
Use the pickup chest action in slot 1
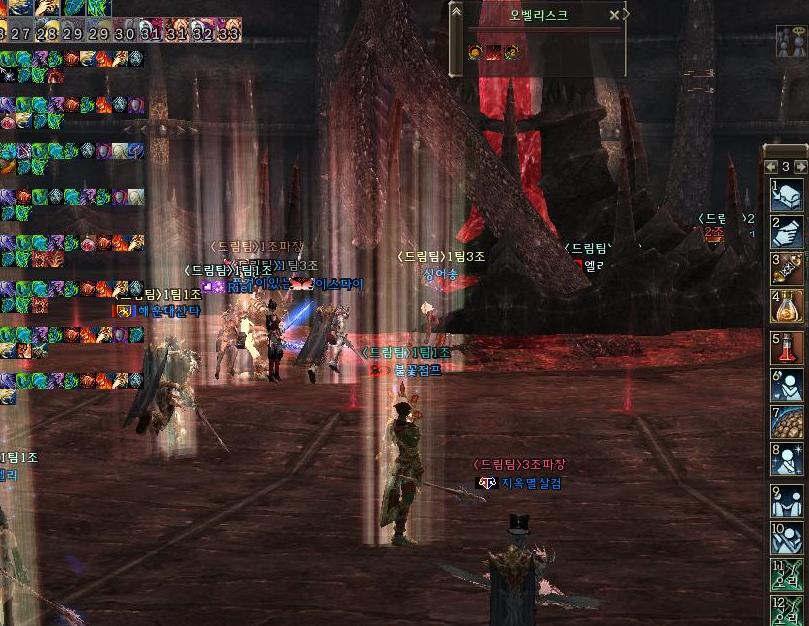coord(789,194)
